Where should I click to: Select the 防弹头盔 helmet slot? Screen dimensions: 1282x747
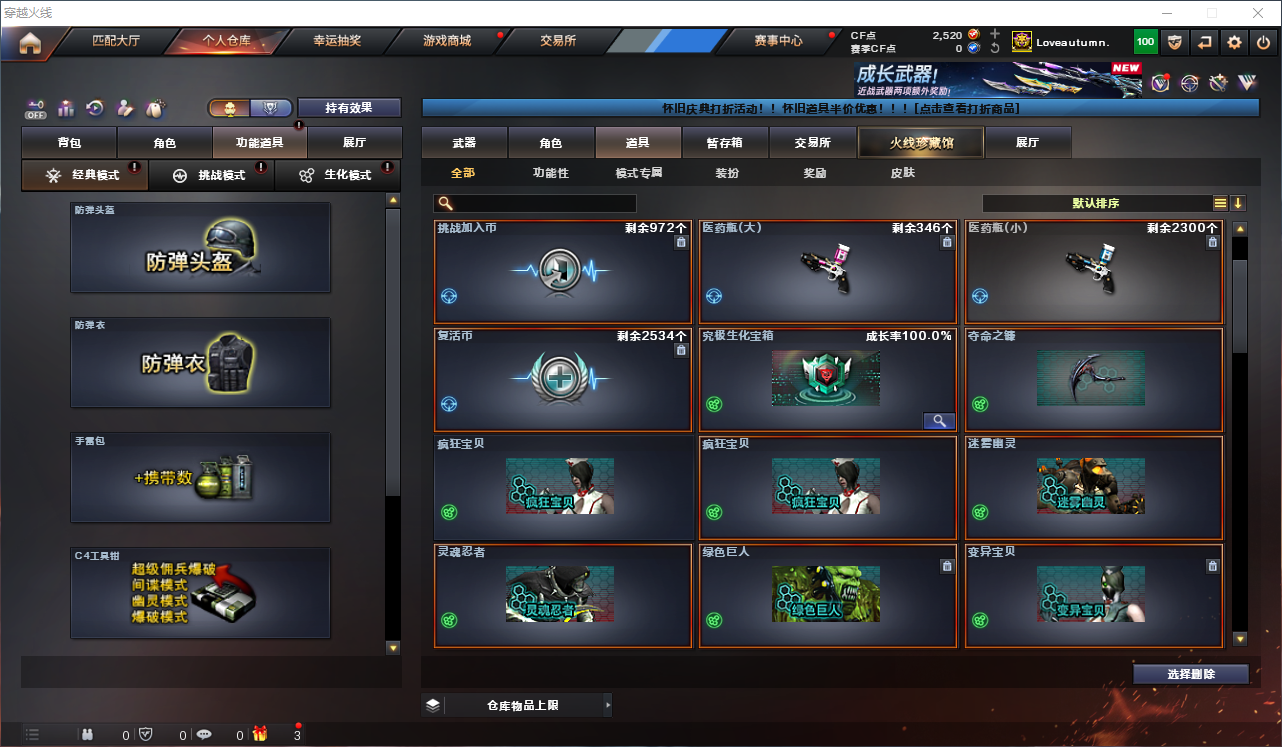[x=200, y=248]
